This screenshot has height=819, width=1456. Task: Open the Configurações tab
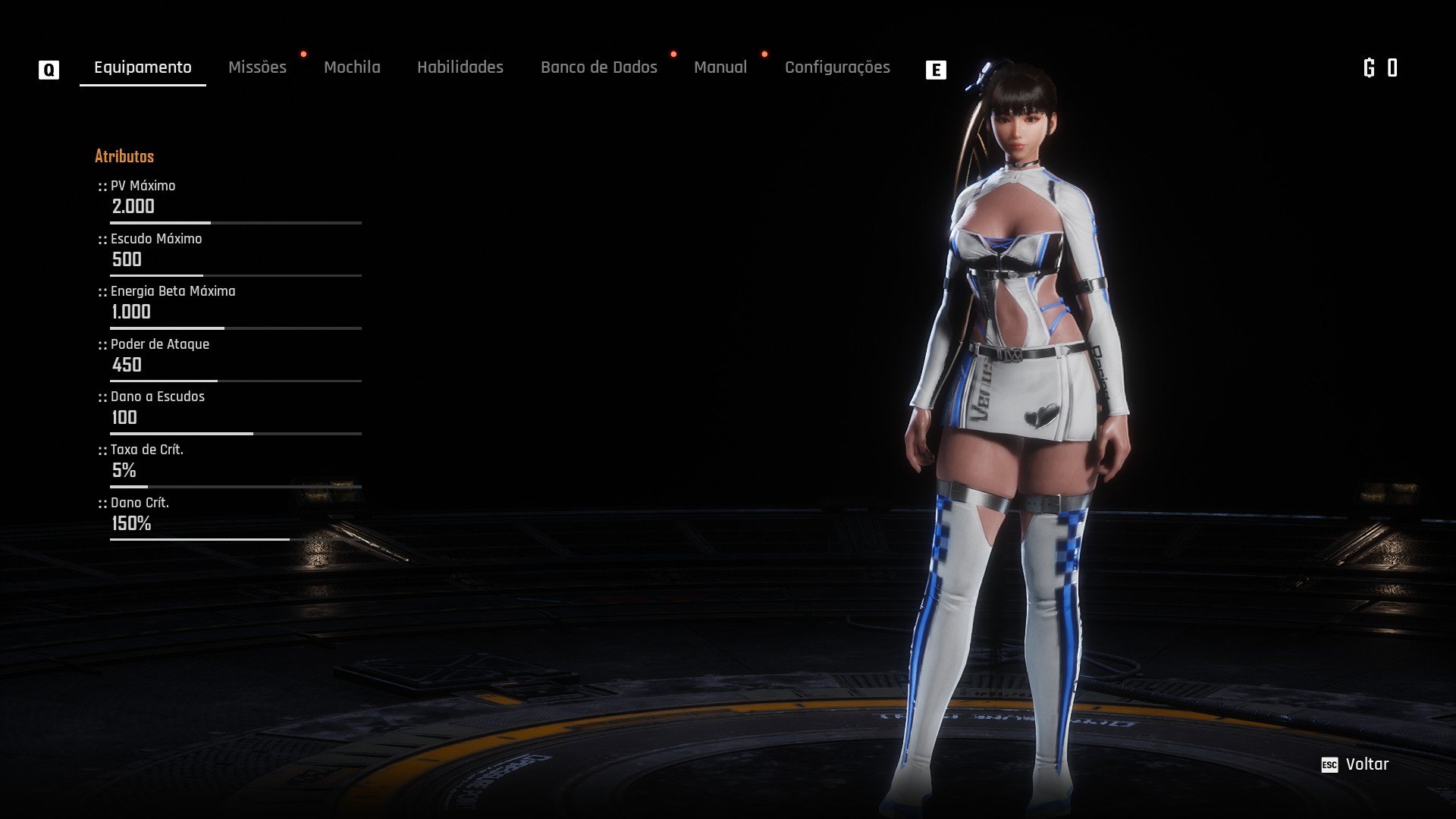837,67
